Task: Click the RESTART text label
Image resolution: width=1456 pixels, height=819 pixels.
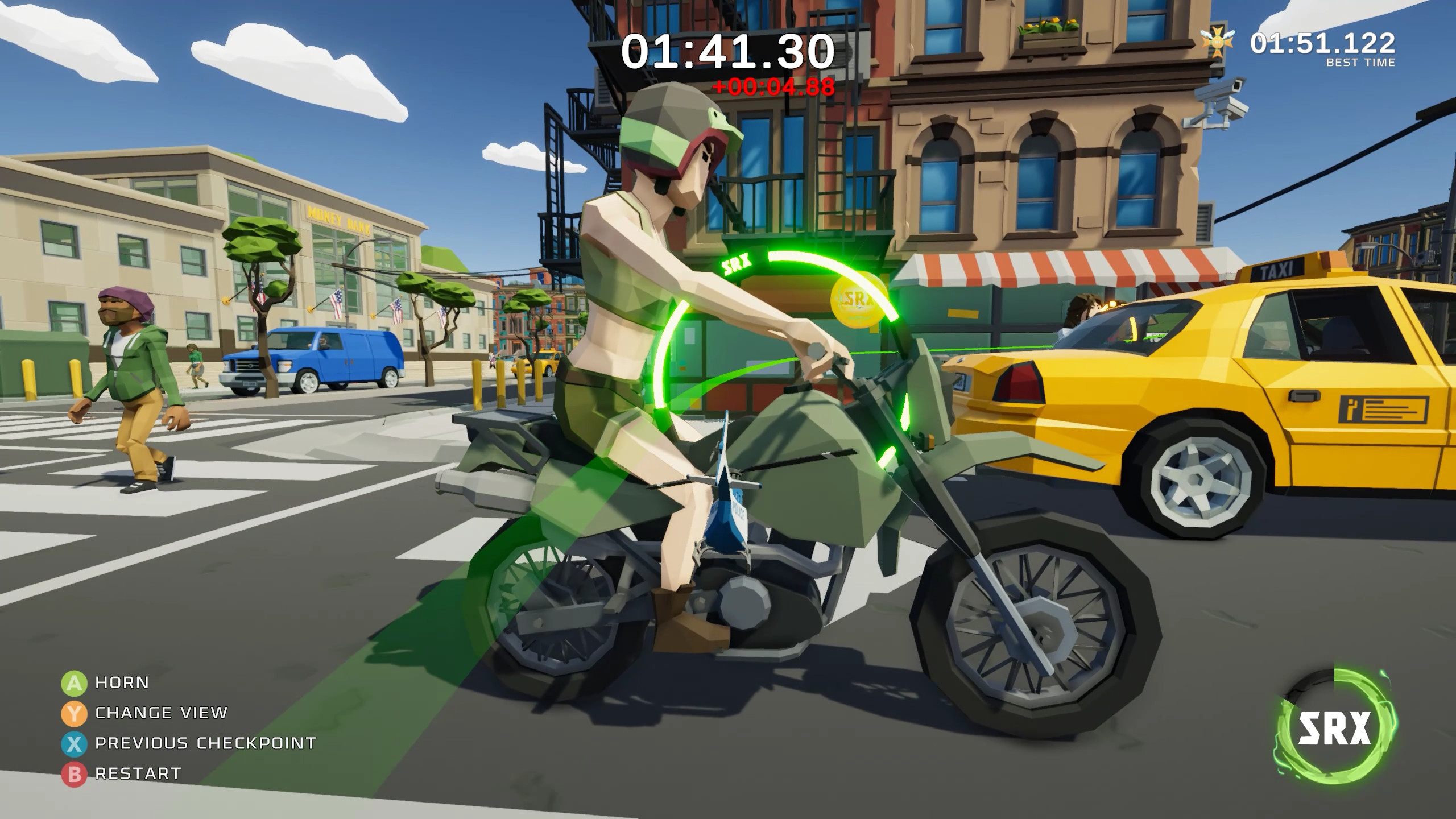Action: pyautogui.click(x=138, y=772)
